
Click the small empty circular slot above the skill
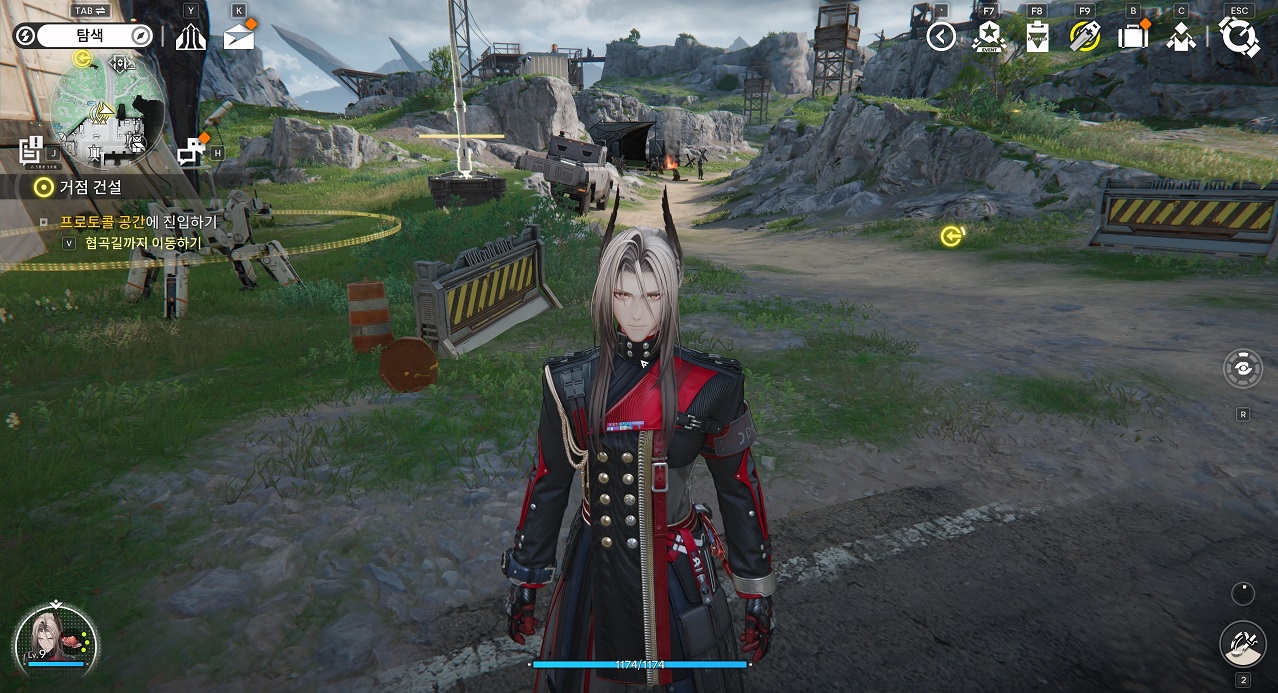(1242, 593)
